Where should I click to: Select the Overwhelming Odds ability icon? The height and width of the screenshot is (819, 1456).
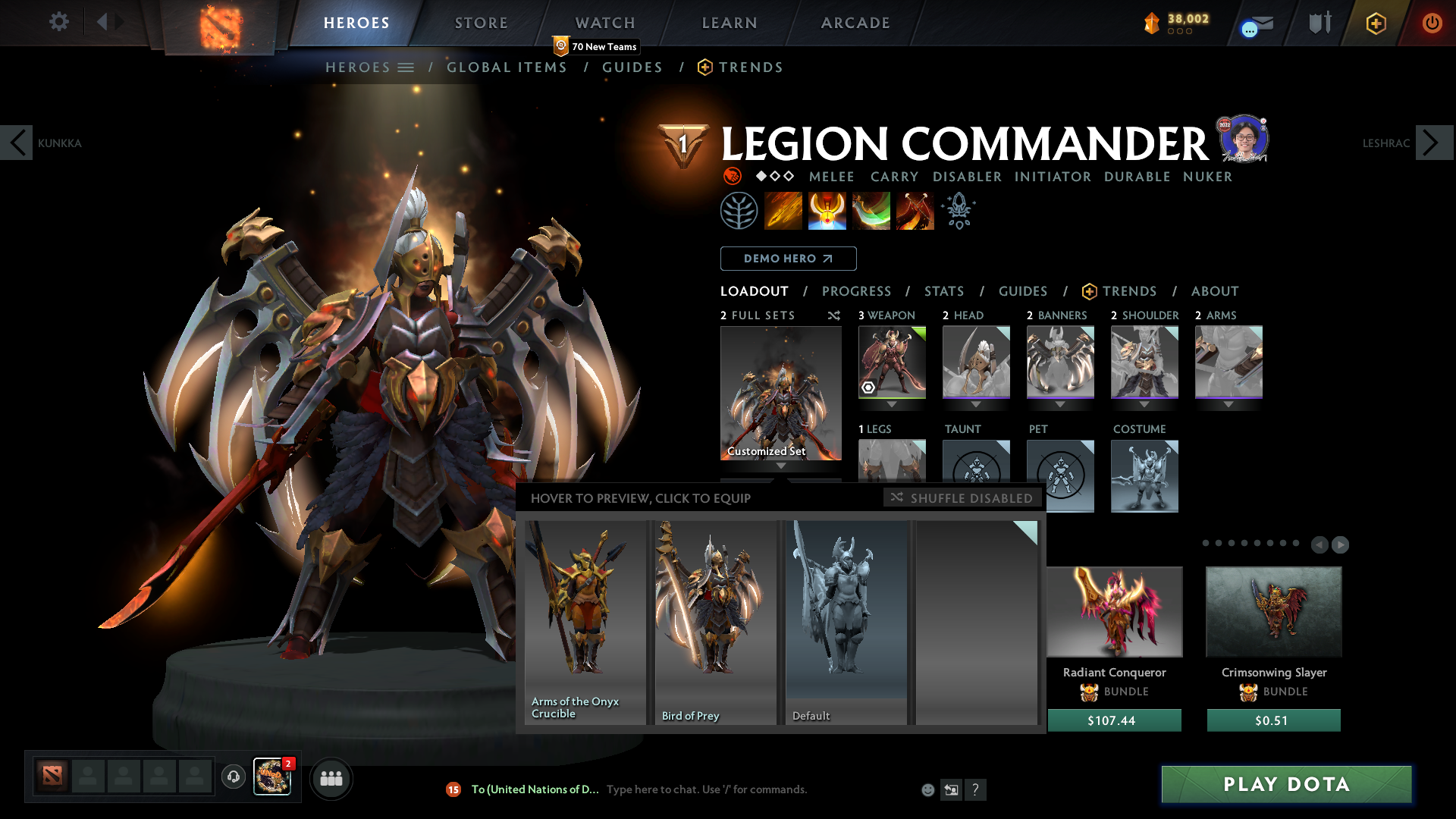(x=783, y=210)
